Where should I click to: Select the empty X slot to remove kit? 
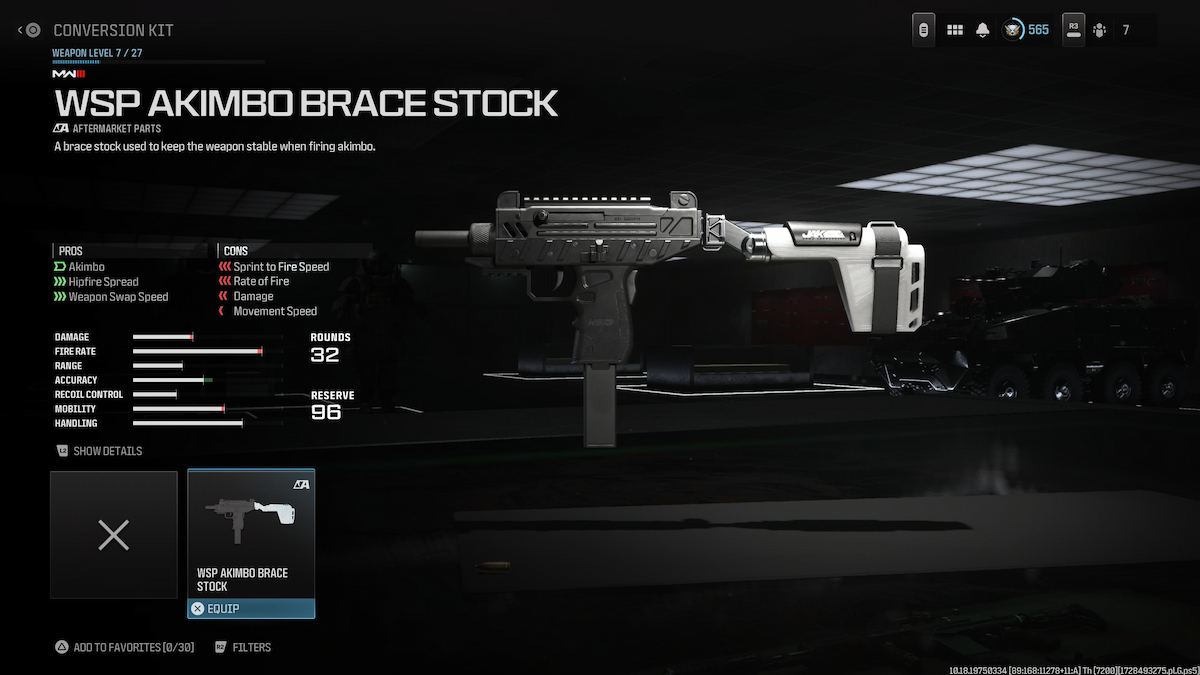tap(113, 535)
